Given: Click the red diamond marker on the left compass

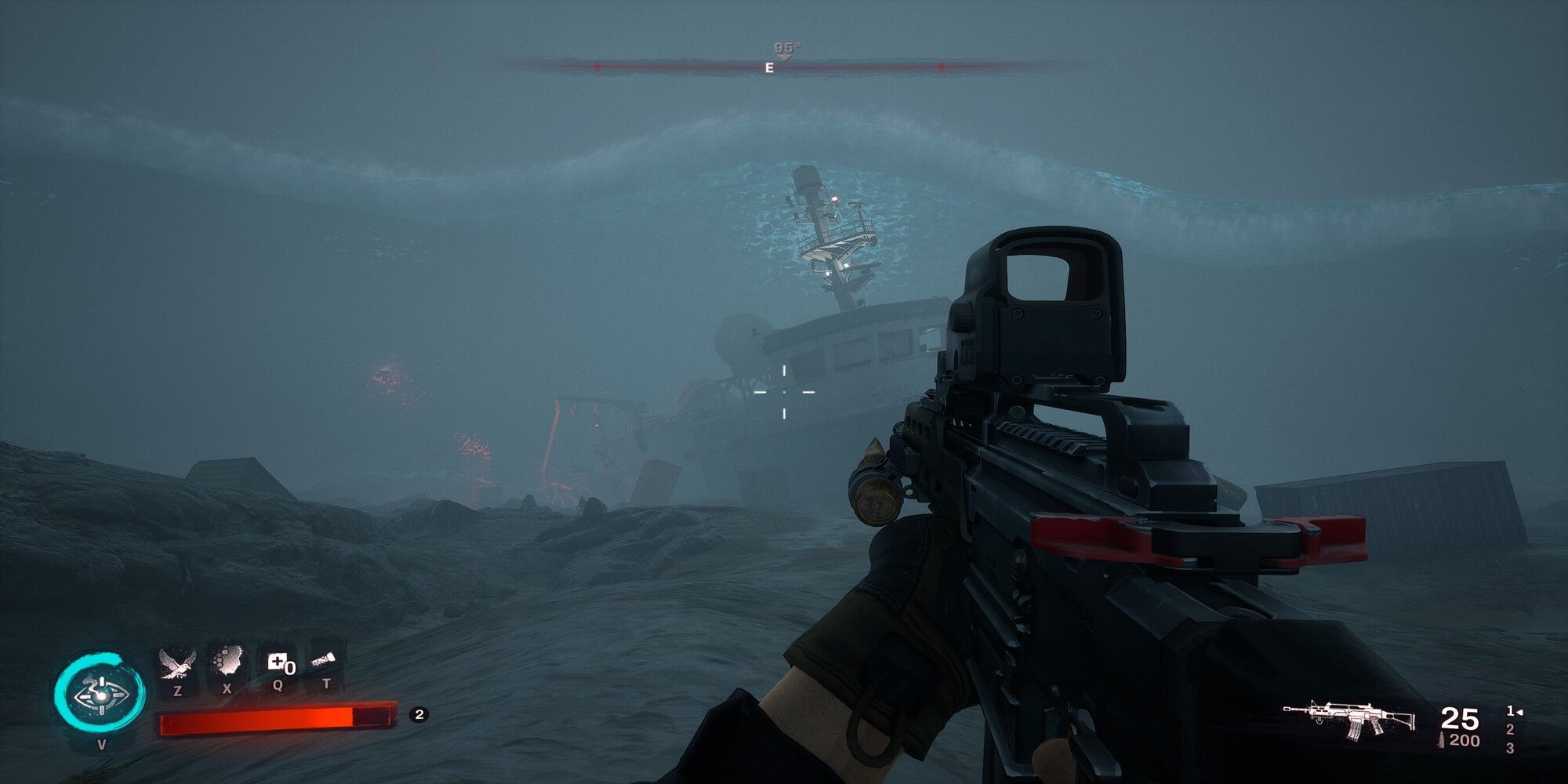Looking at the screenshot, I should pos(596,67).
